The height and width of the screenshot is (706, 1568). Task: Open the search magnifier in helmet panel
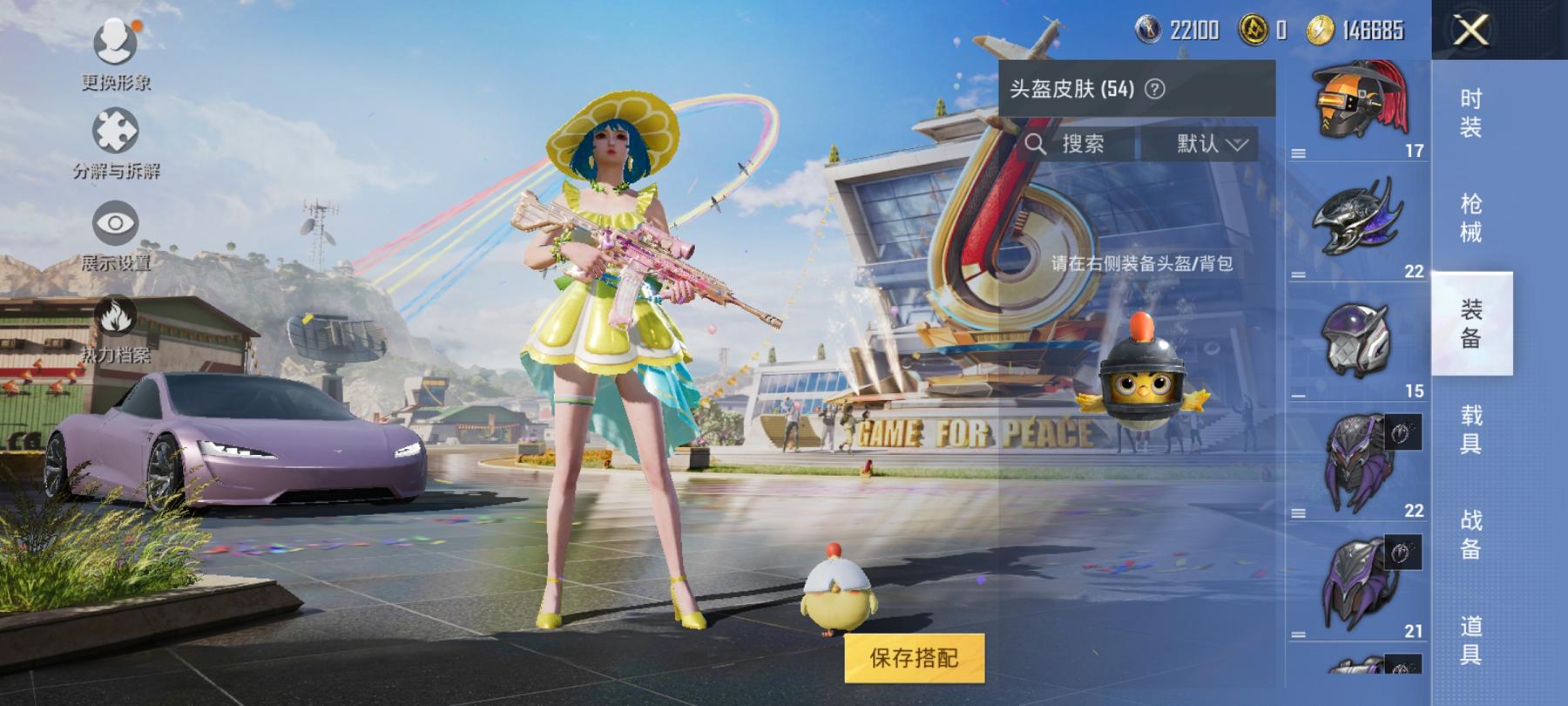pos(1036,145)
